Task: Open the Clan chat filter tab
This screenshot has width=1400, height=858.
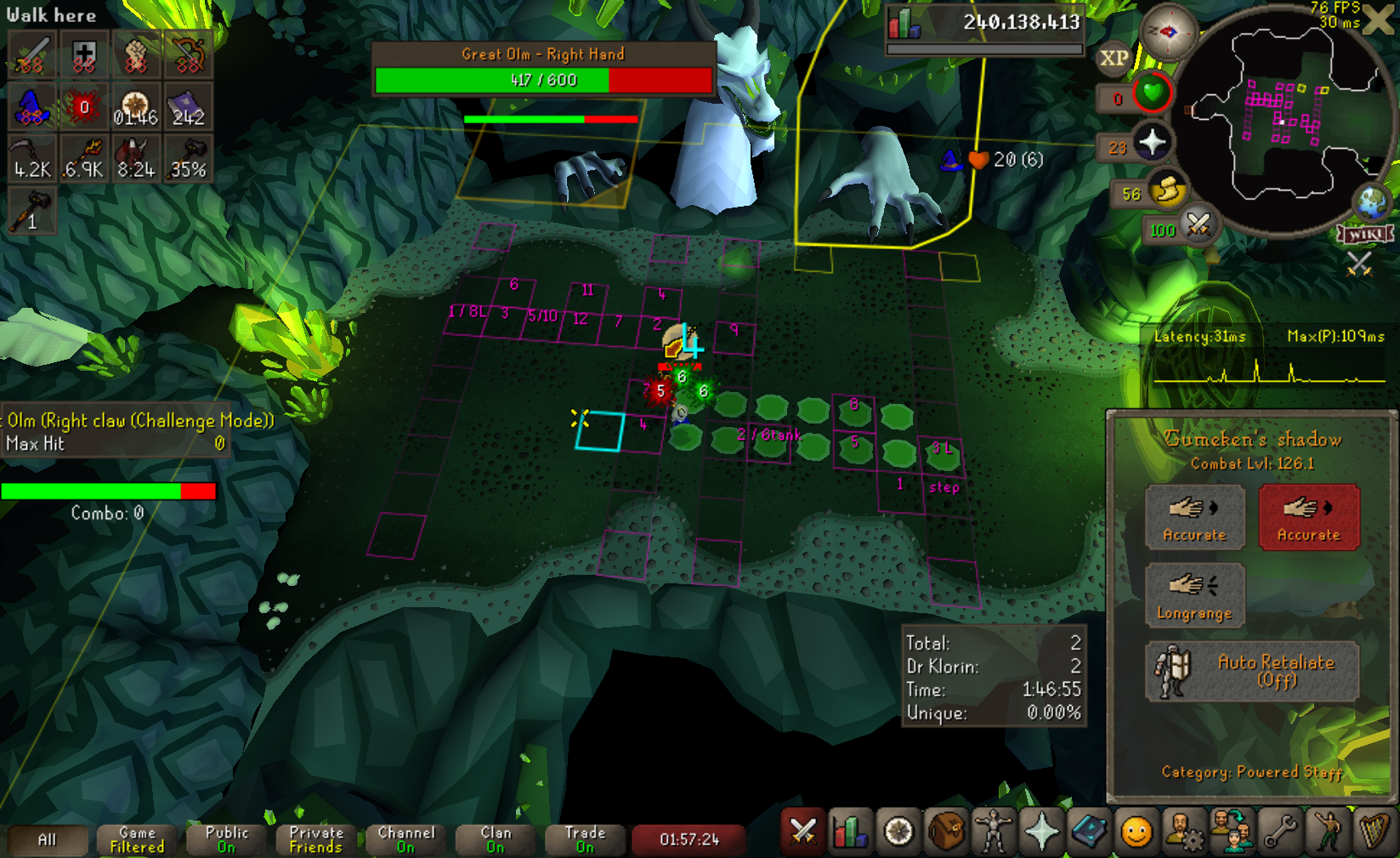Action: click(496, 840)
